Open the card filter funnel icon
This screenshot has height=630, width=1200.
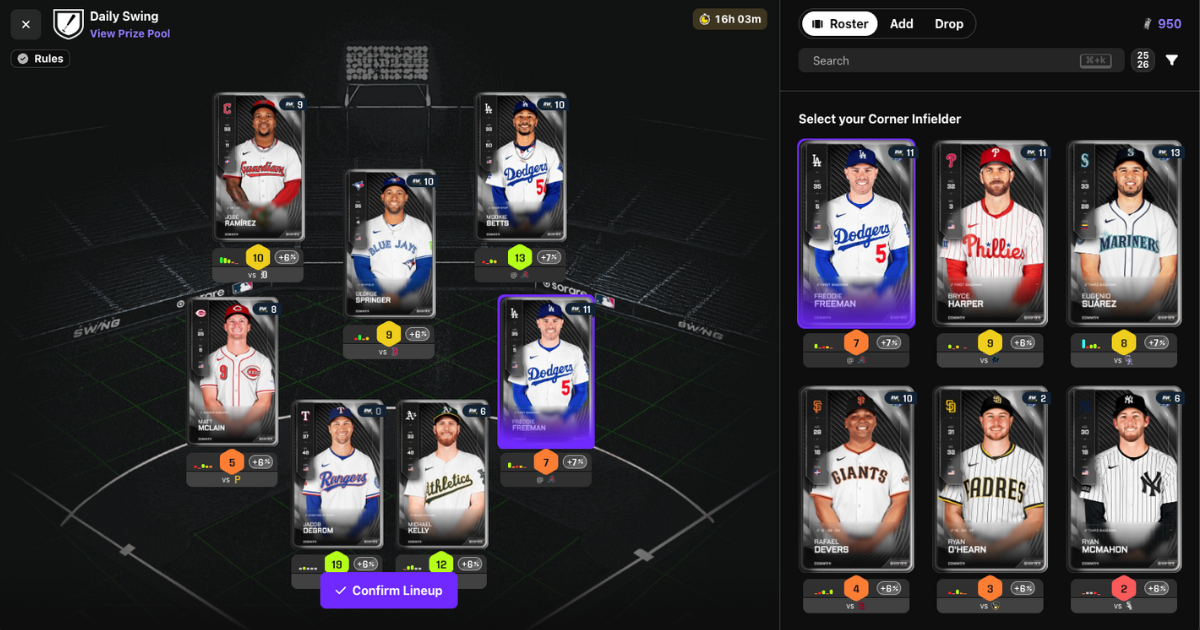click(x=1172, y=60)
